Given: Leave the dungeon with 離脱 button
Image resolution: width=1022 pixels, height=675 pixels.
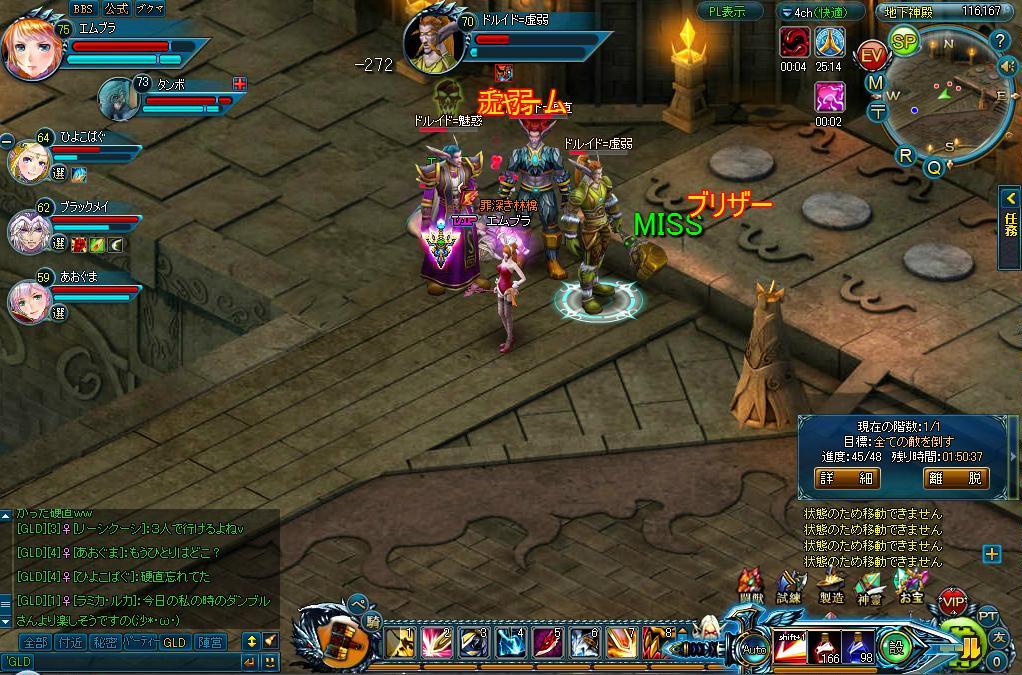Looking at the screenshot, I should [x=955, y=478].
